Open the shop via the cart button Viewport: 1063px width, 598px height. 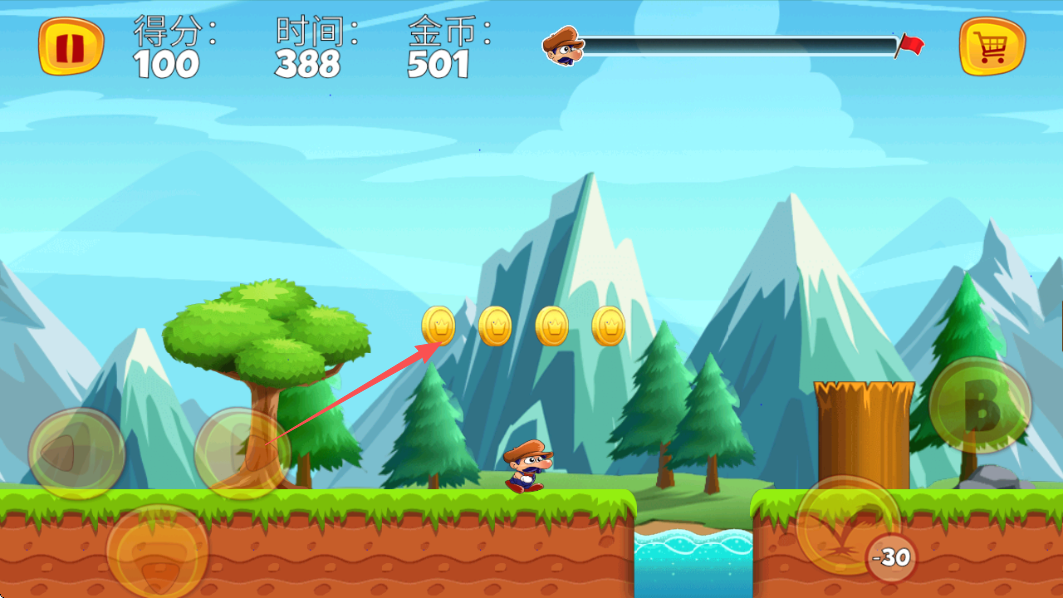pos(992,47)
